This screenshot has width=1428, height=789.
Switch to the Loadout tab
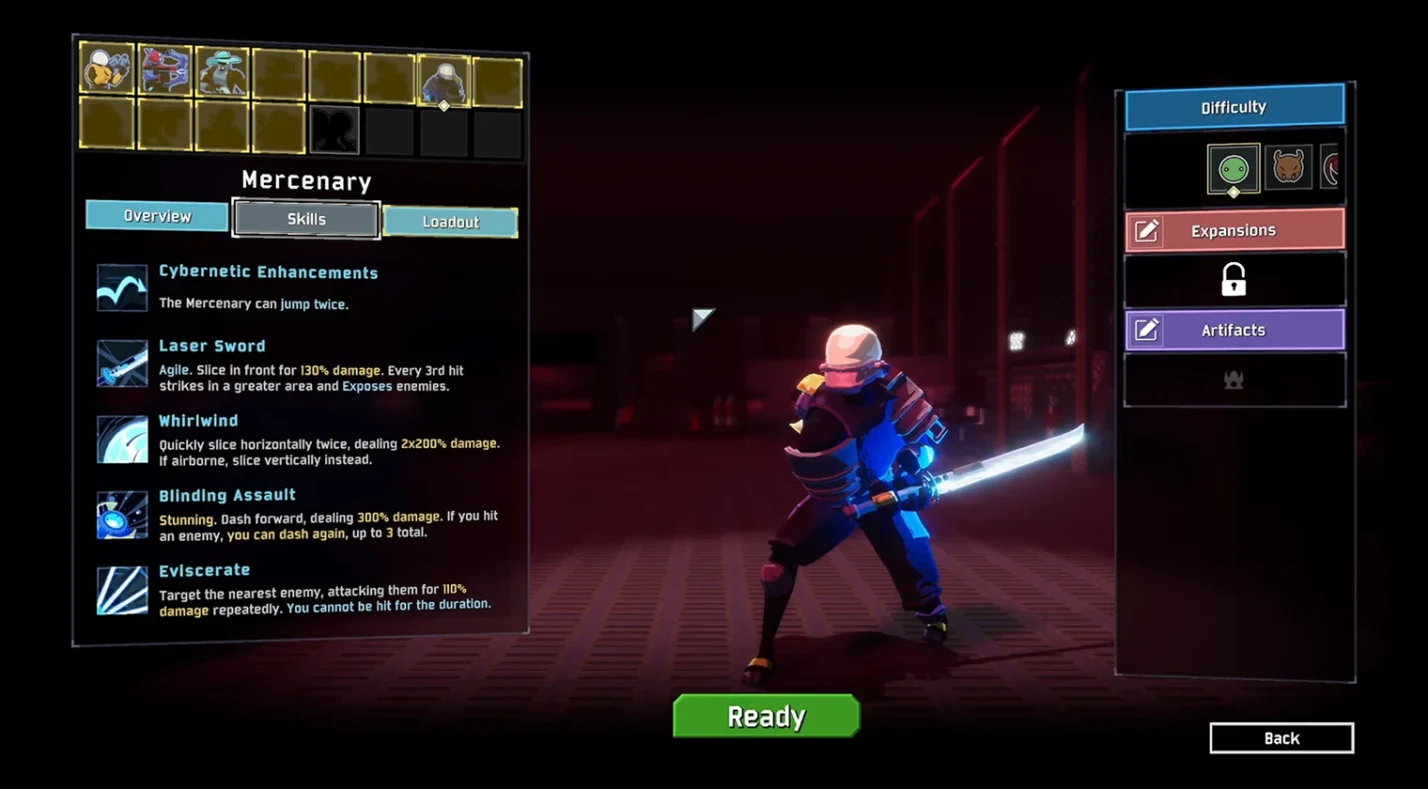point(450,222)
